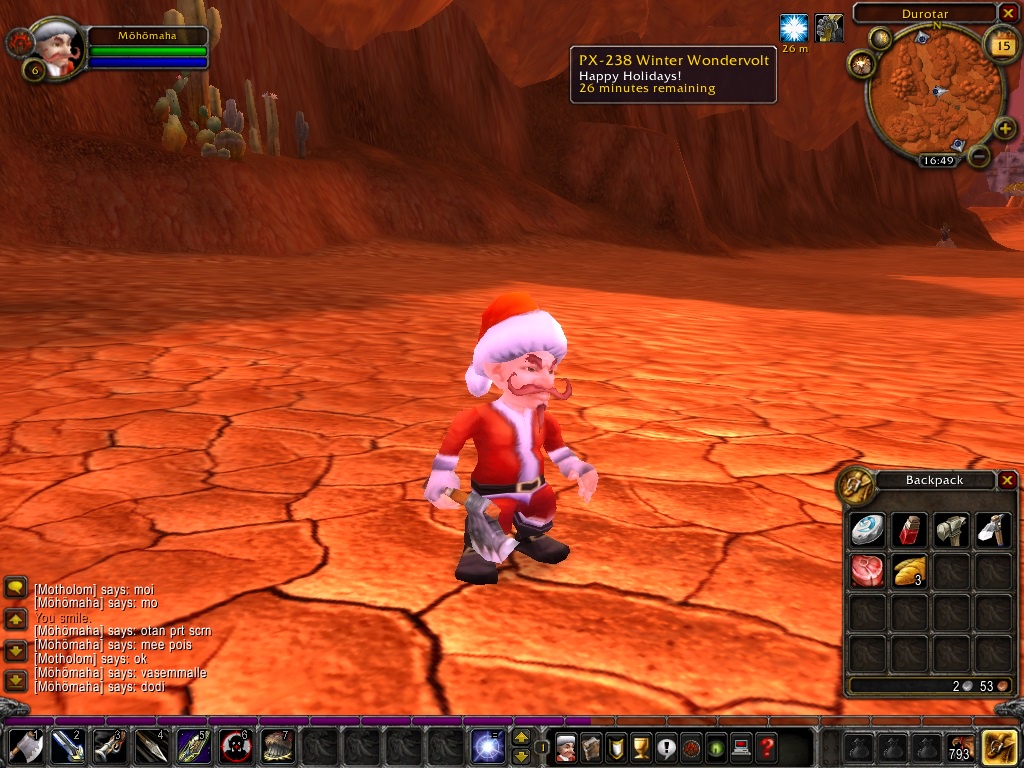The image size is (1024, 768).
Task: Click the raw meat item
Action: click(867, 571)
